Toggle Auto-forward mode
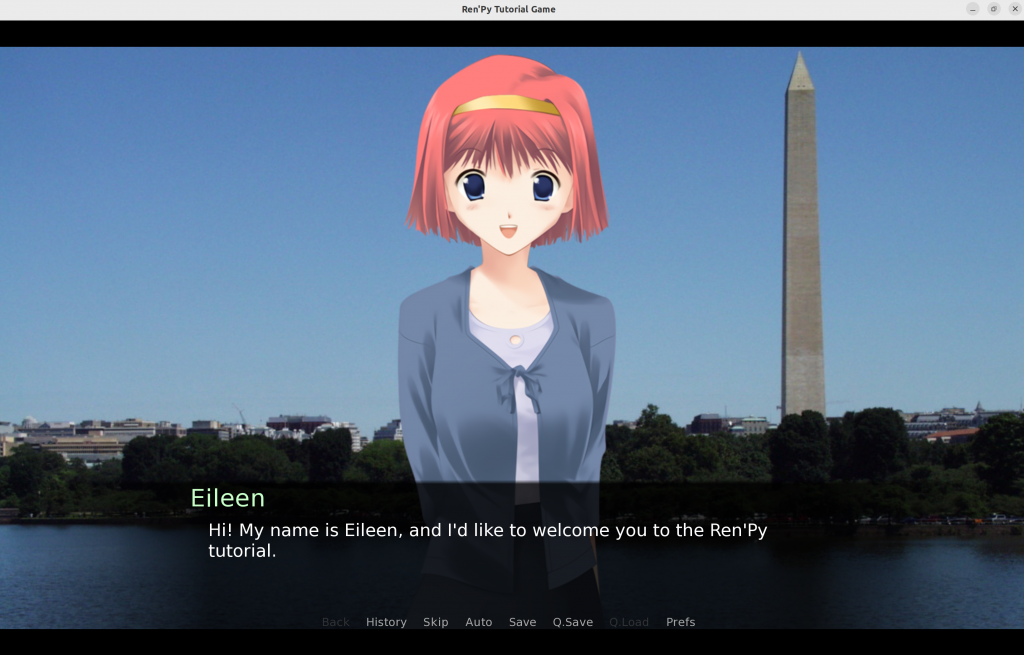The width and height of the screenshot is (1024, 655). coord(478,622)
